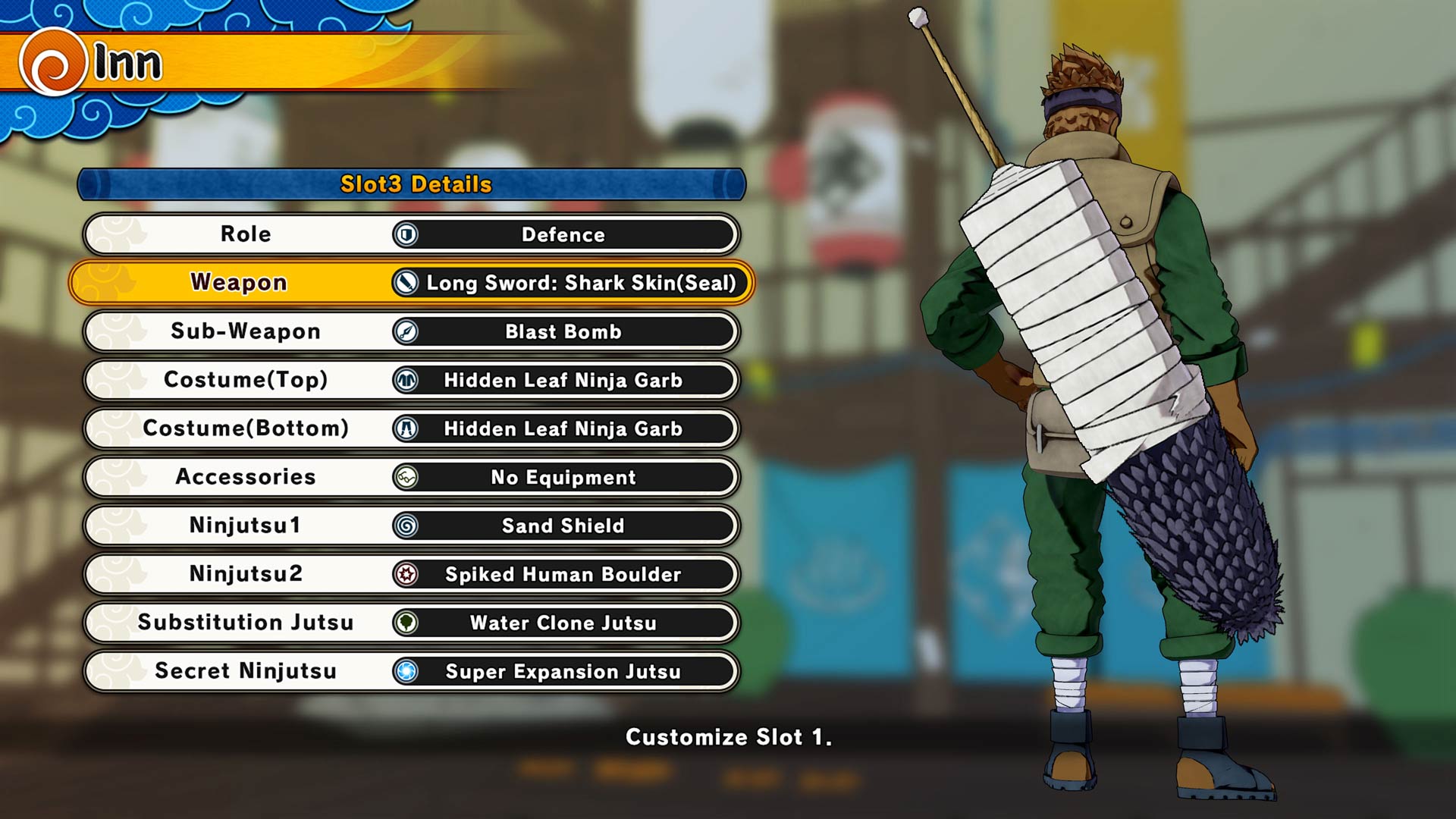Click the Long Sword weapon icon
Image resolution: width=1456 pixels, height=819 pixels.
pos(406,283)
